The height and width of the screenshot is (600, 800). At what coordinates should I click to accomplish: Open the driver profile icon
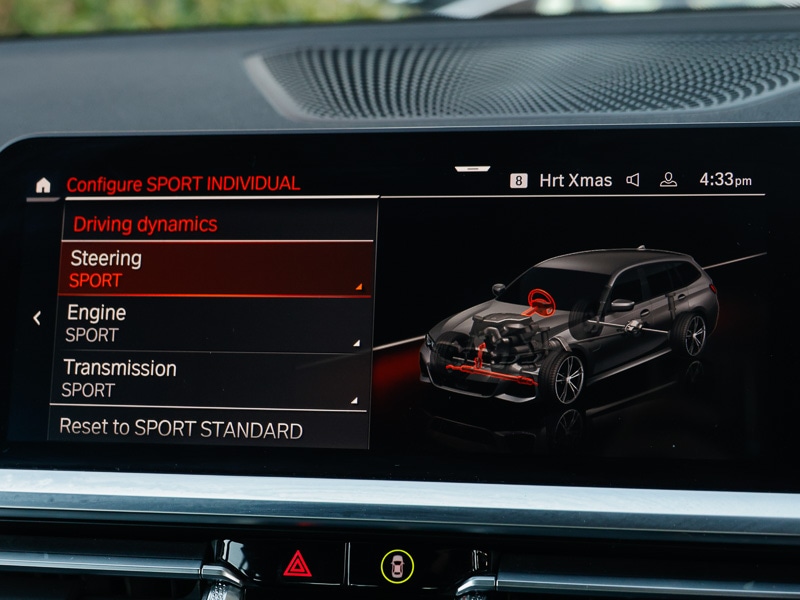point(668,180)
